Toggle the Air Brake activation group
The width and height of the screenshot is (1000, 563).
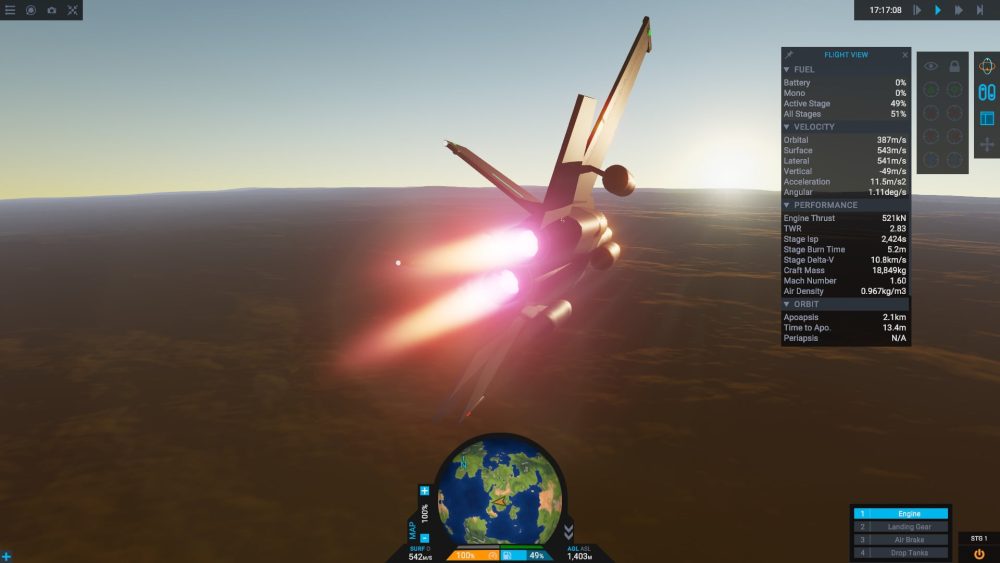(900, 540)
